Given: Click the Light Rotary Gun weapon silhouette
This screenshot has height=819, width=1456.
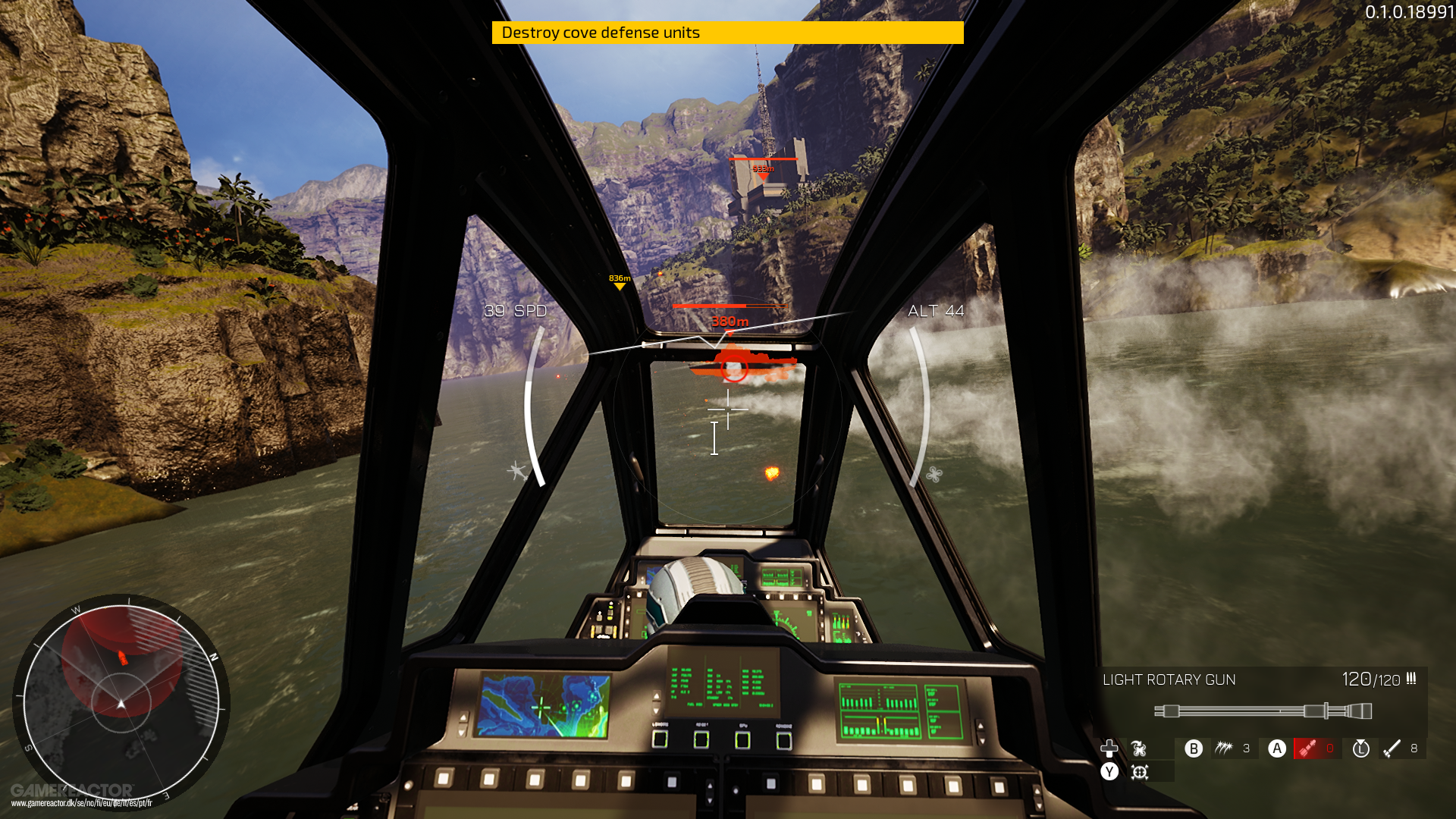Looking at the screenshot, I should (1263, 711).
